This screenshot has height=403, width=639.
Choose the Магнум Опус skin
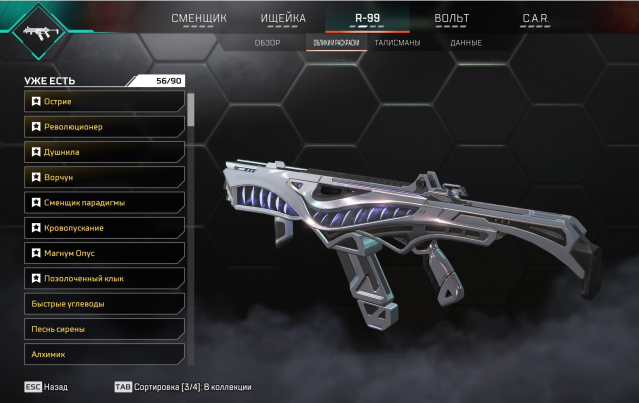tap(105, 253)
